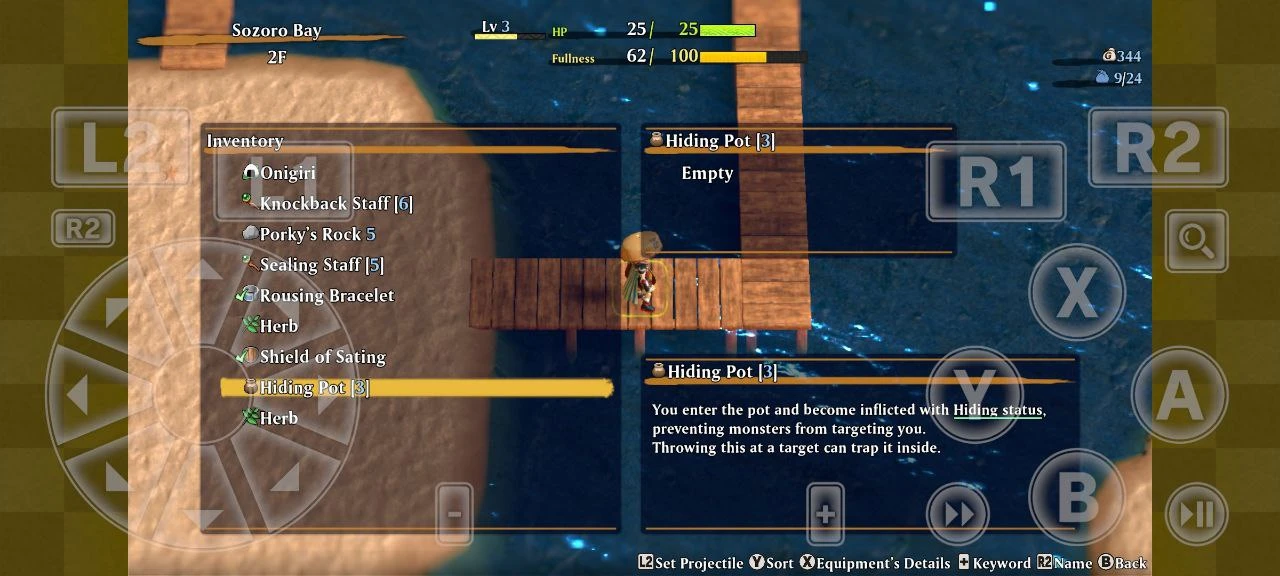Choose the Knockback Staff [6] entry
Screen dimensions: 1280x576
(x=335, y=204)
